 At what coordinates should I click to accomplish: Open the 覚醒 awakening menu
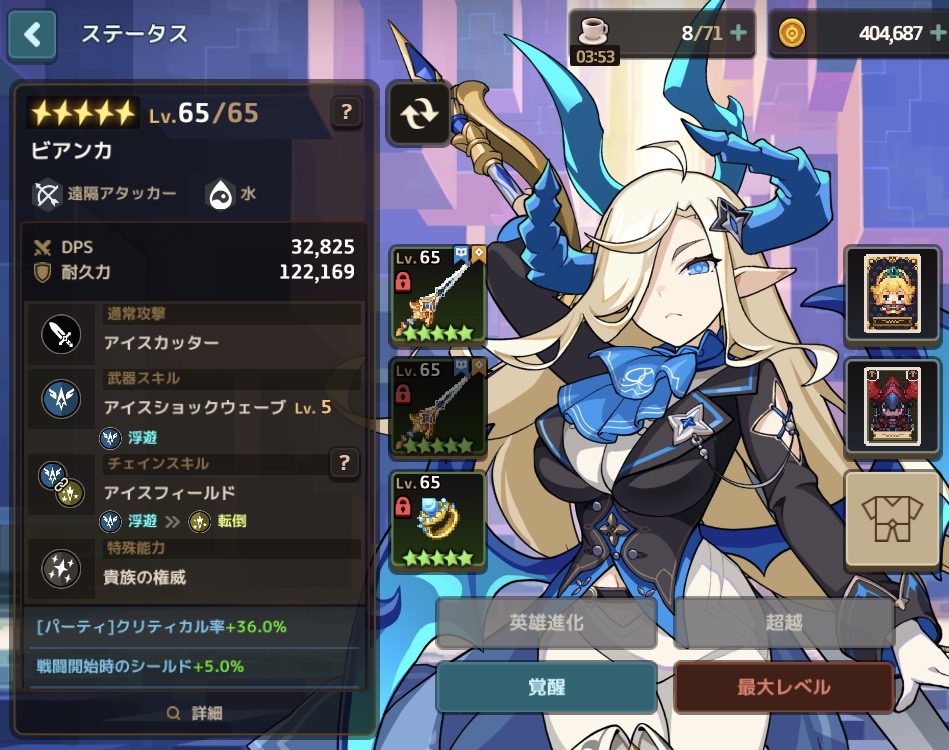click(546, 687)
